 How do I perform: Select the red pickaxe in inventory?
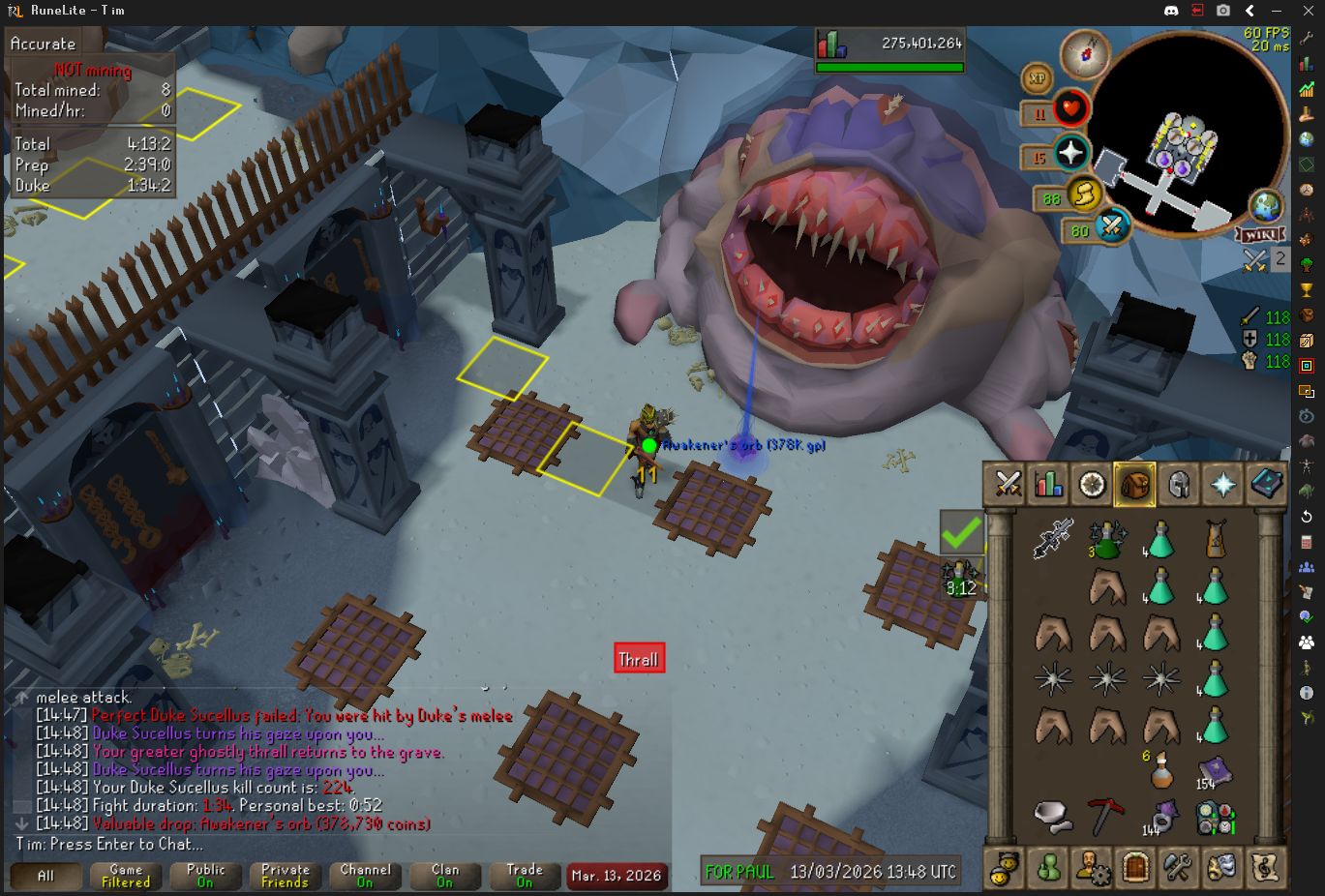(1105, 817)
